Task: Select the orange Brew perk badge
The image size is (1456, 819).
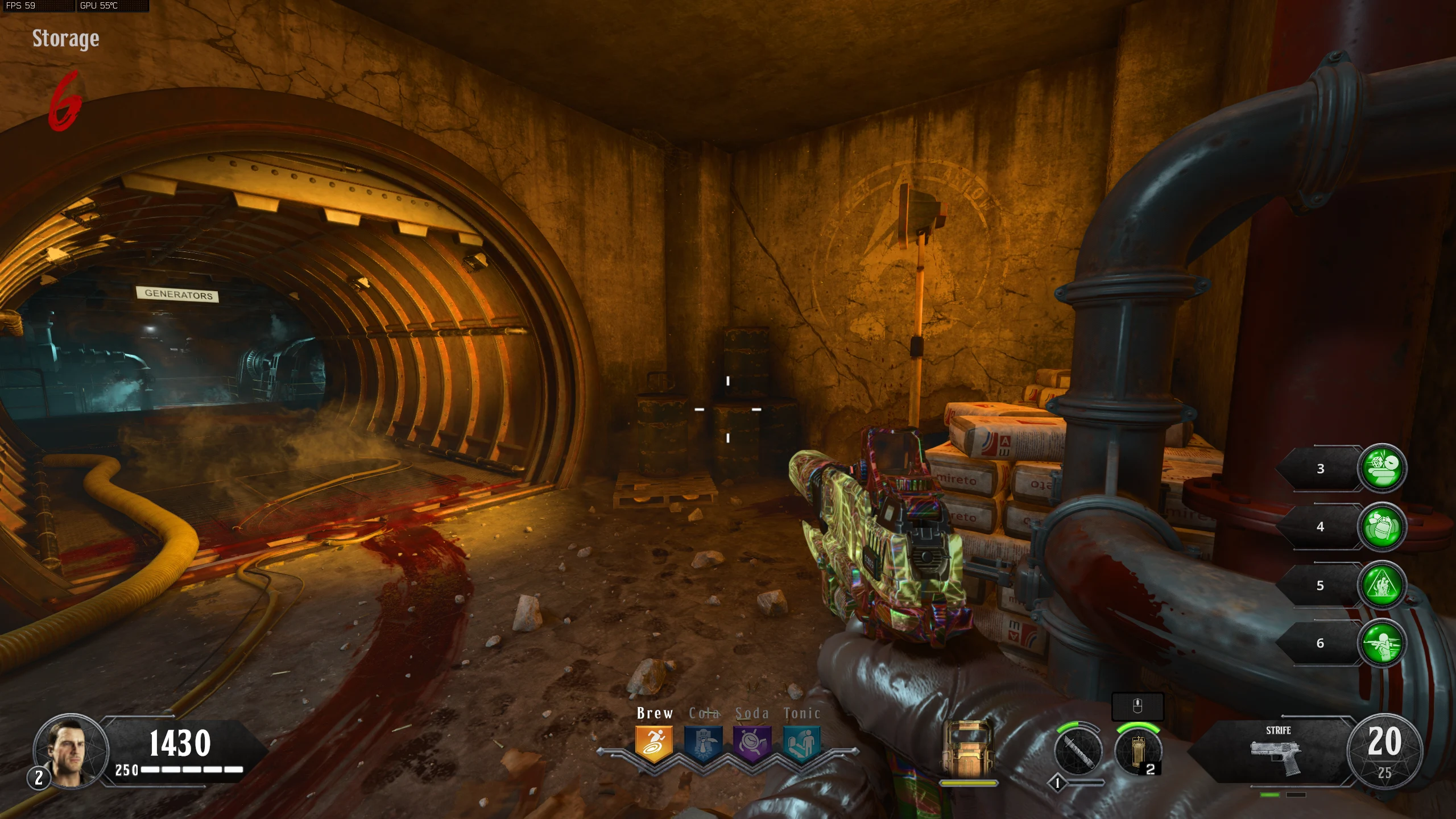Action: [654, 743]
